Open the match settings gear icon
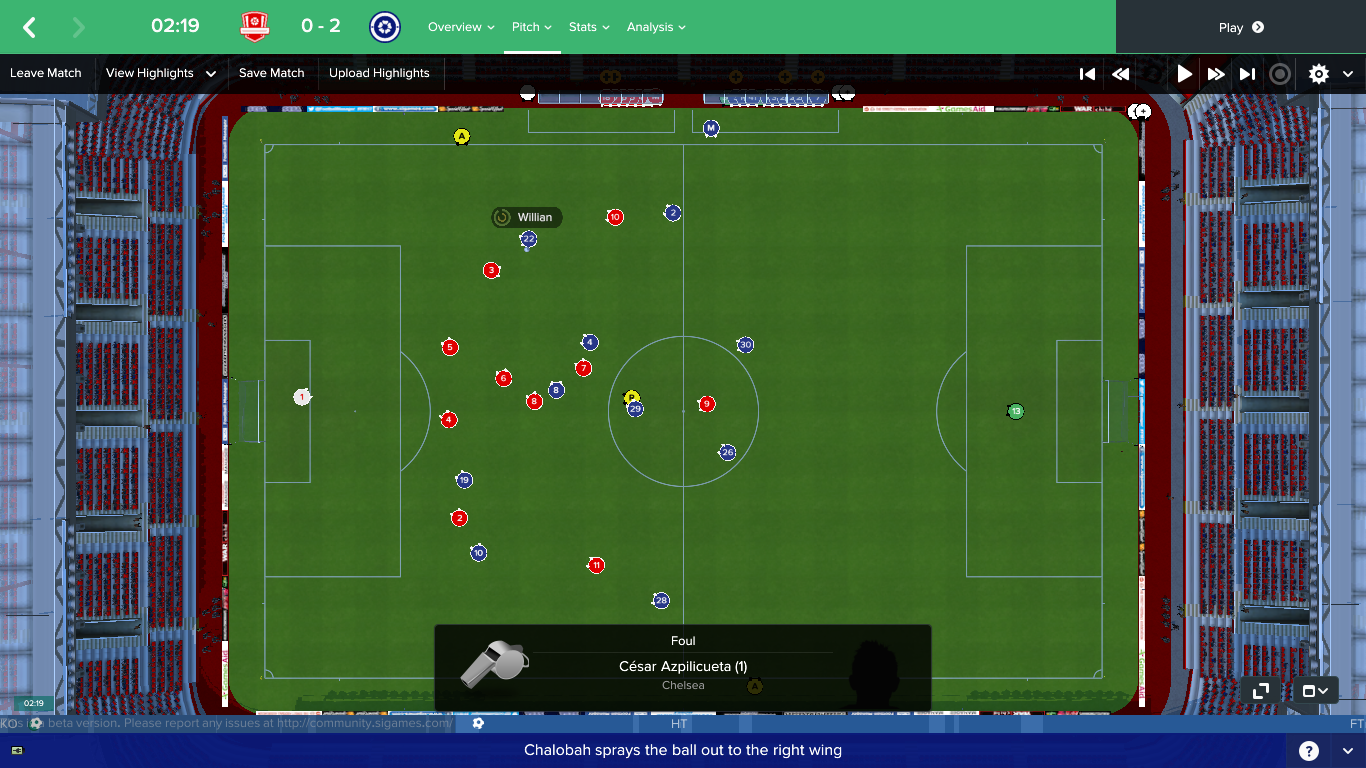Screen dimensions: 1366x768 1318,73
